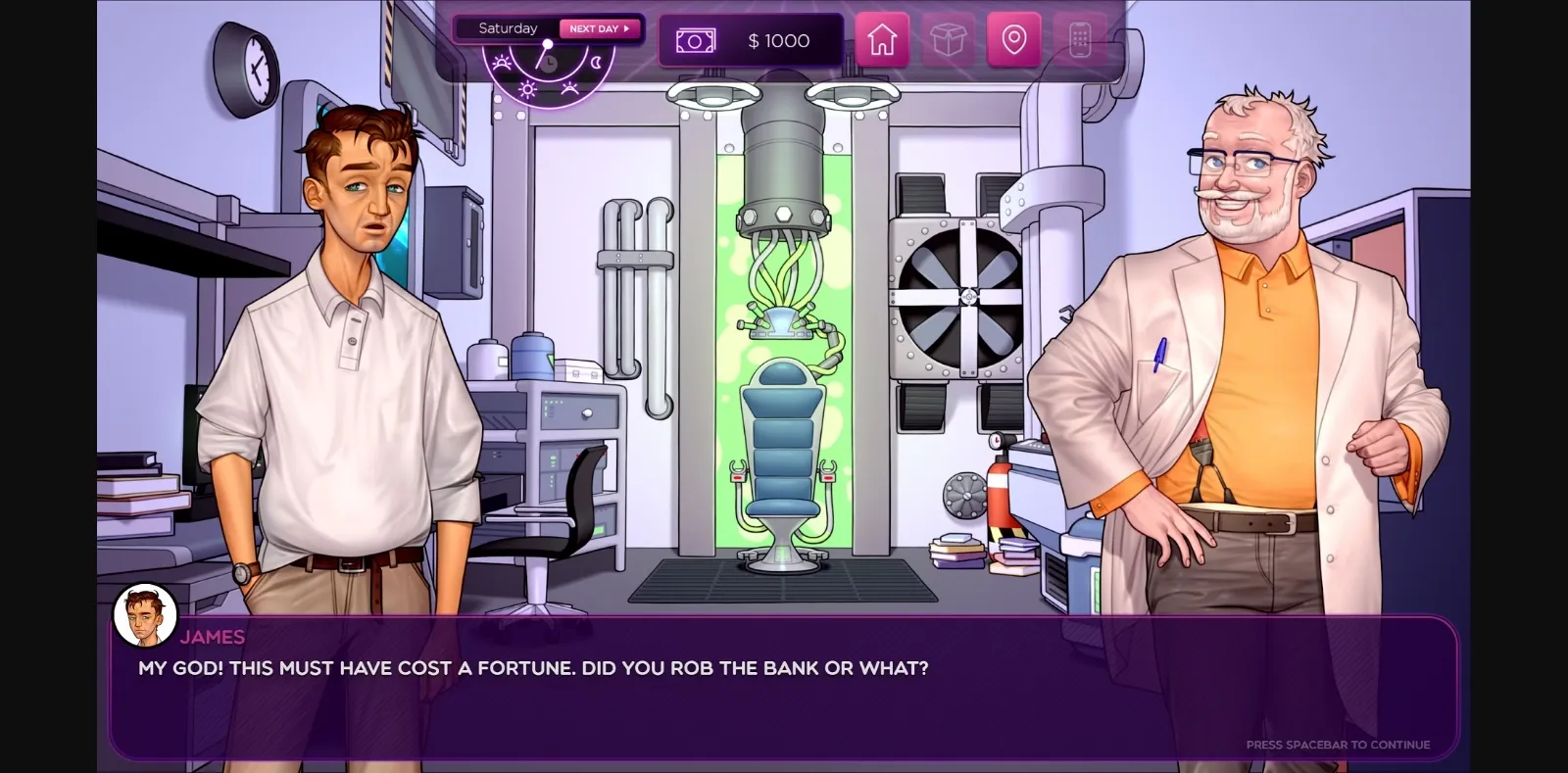The width and height of the screenshot is (1568, 773).
Task: Open the Home screen icon
Action: point(881,40)
